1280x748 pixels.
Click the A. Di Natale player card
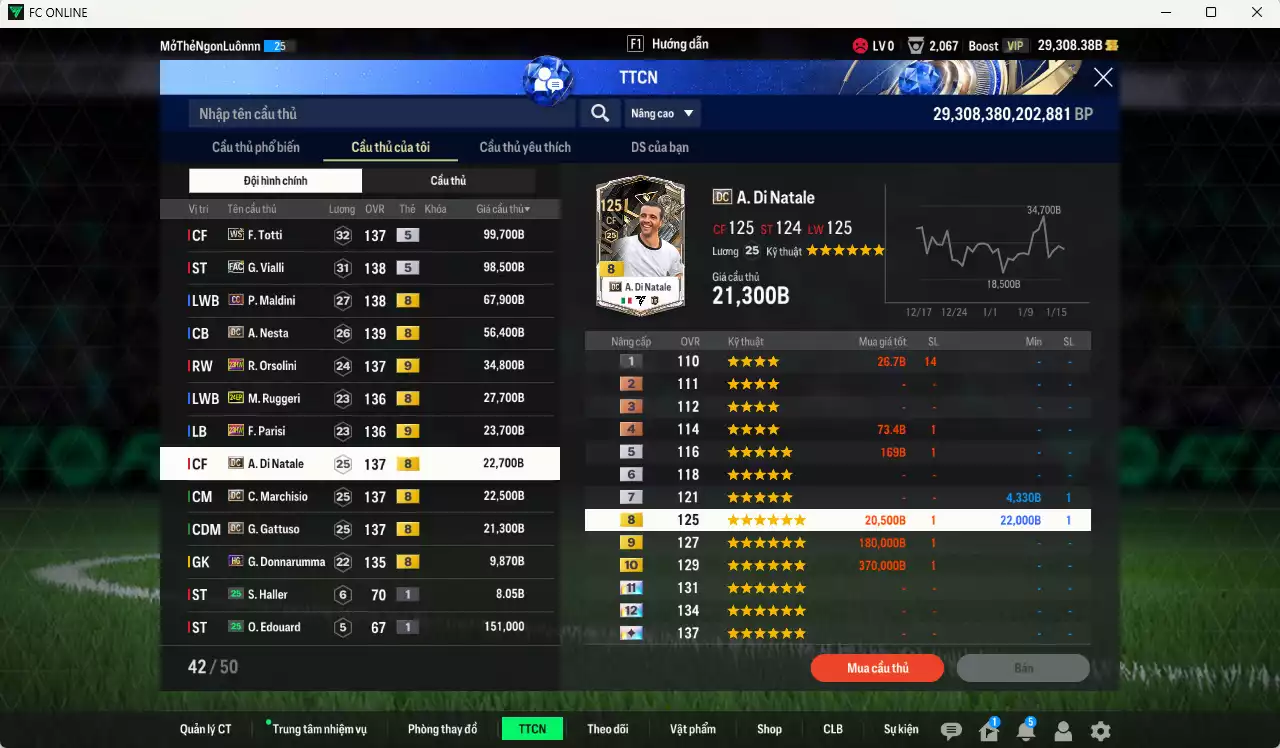640,245
